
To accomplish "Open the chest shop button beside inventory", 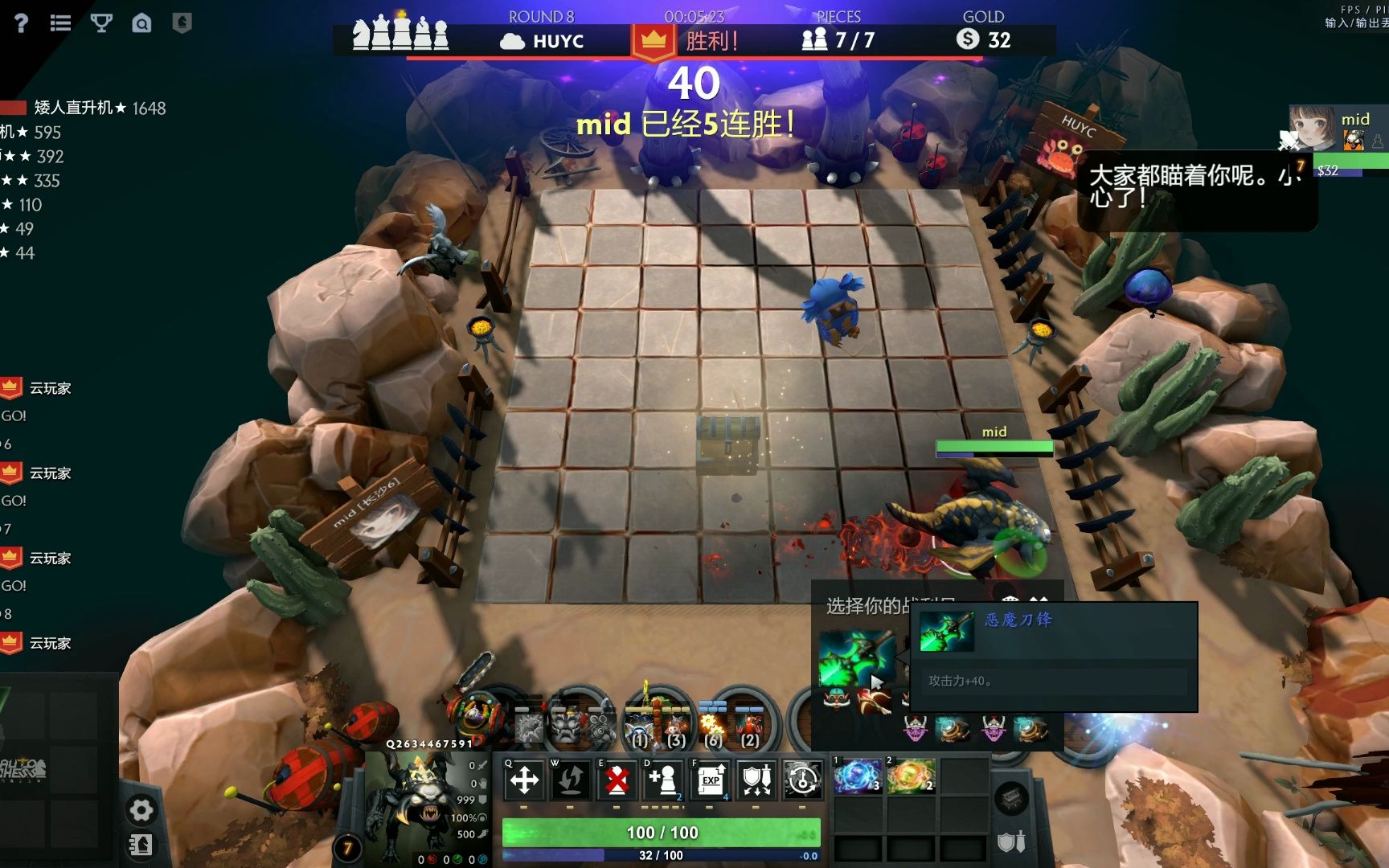I will click(x=1011, y=798).
